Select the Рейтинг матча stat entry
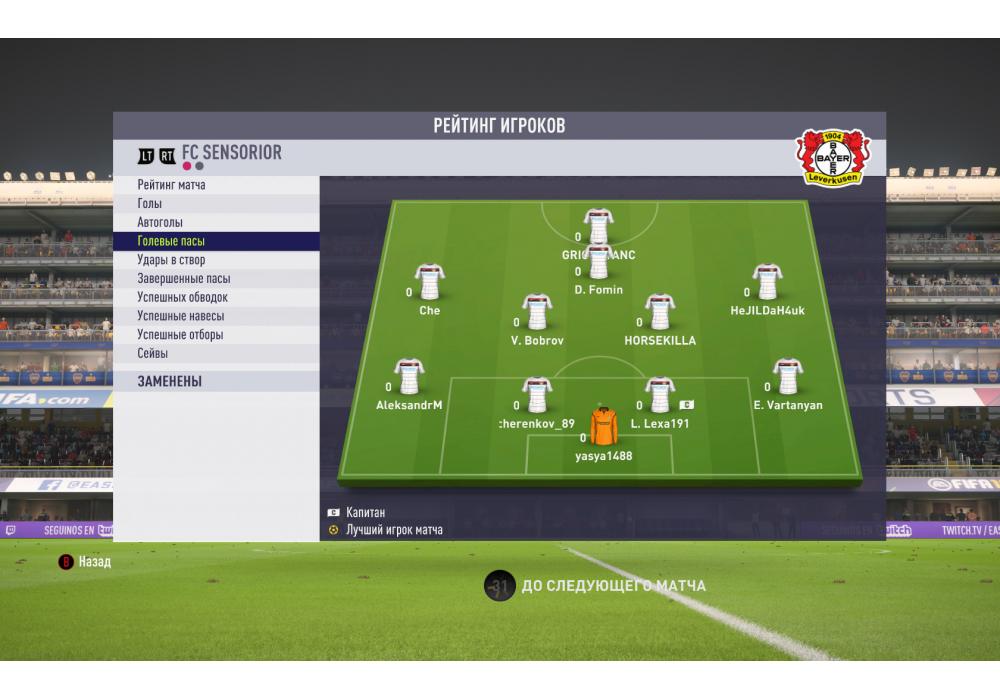Image resolution: width=1000 pixels, height=700 pixels. click(172, 185)
